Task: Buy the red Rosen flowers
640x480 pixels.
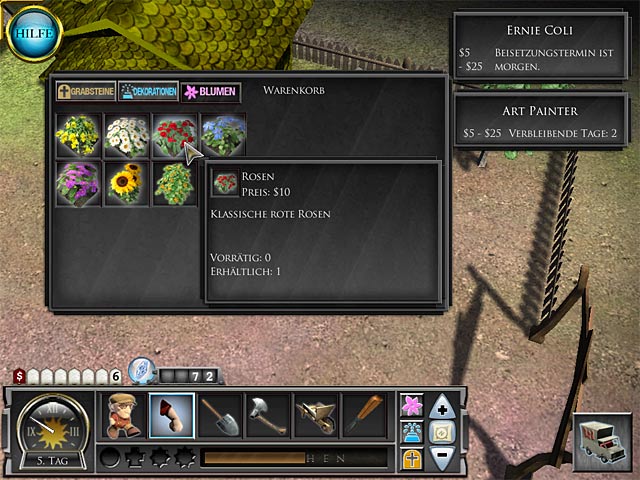Action: pos(175,135)
